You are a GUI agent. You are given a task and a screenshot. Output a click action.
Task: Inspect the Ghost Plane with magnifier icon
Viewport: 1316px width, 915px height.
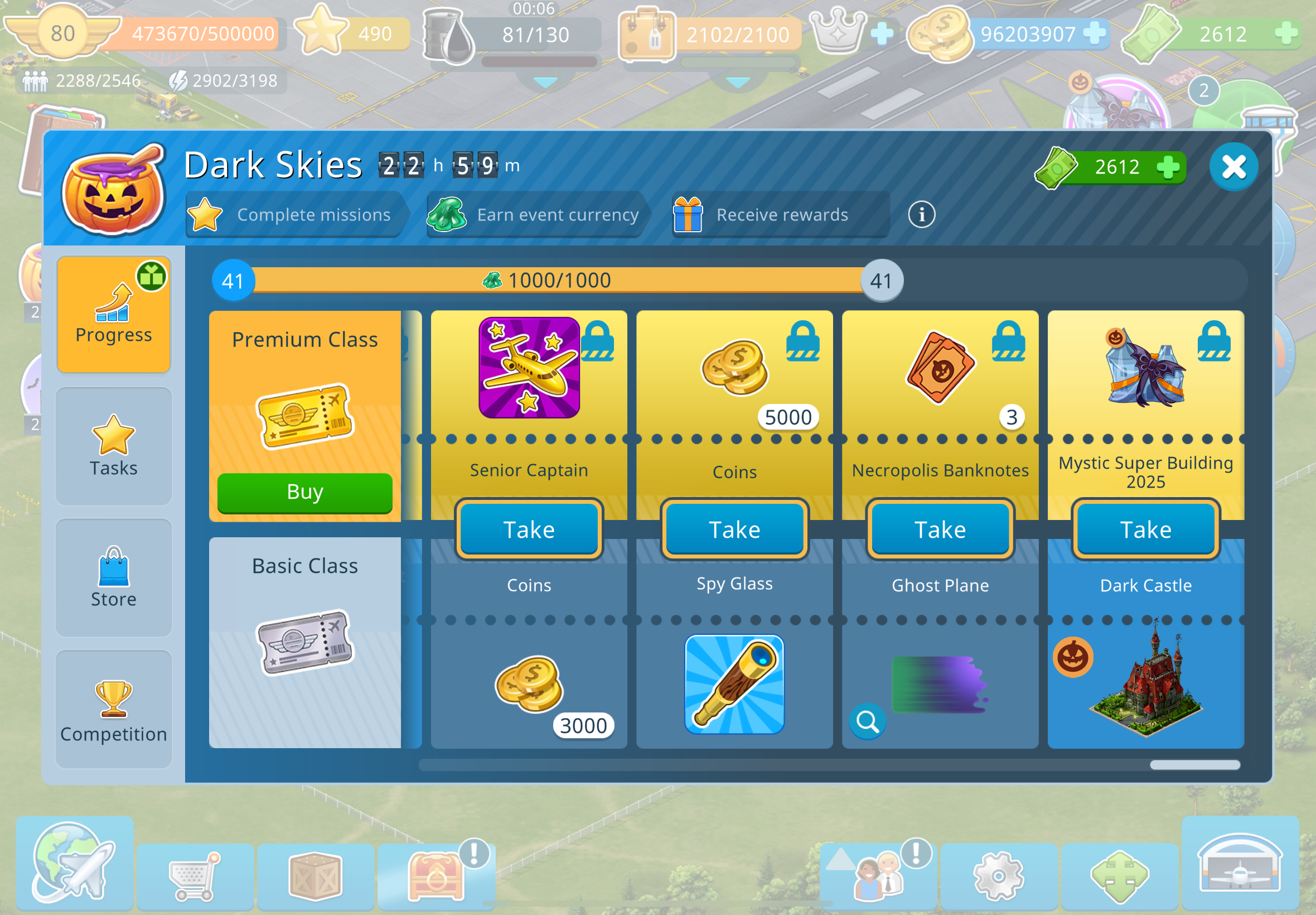point(868,722)
